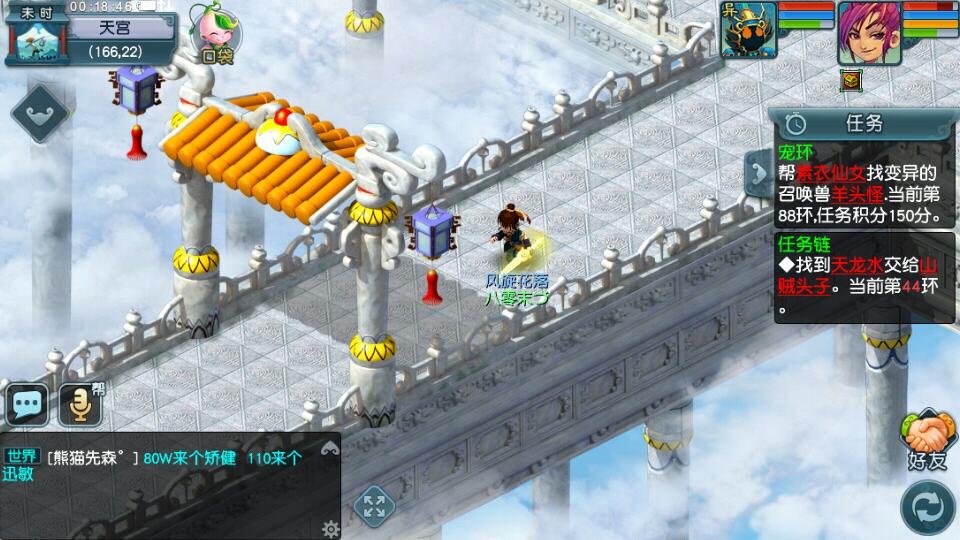Activate the microphone voice chat button

(80, 405)
